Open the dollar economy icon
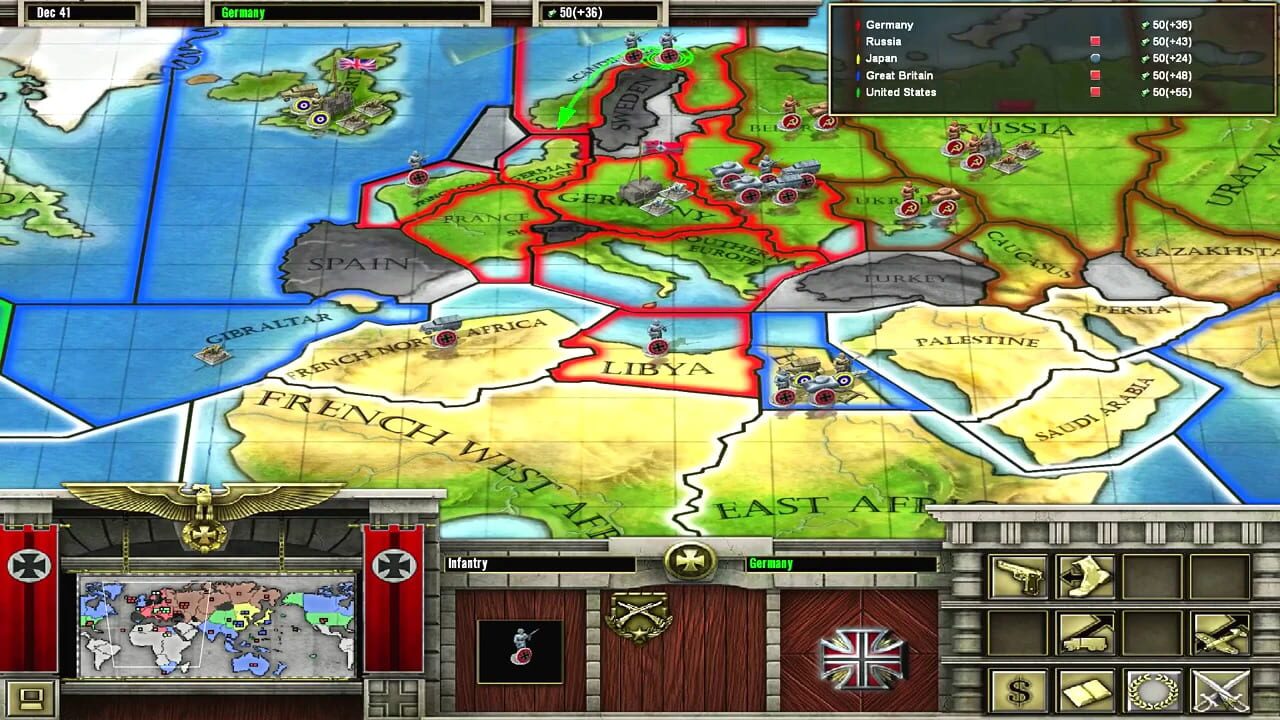 [1017, 690]
